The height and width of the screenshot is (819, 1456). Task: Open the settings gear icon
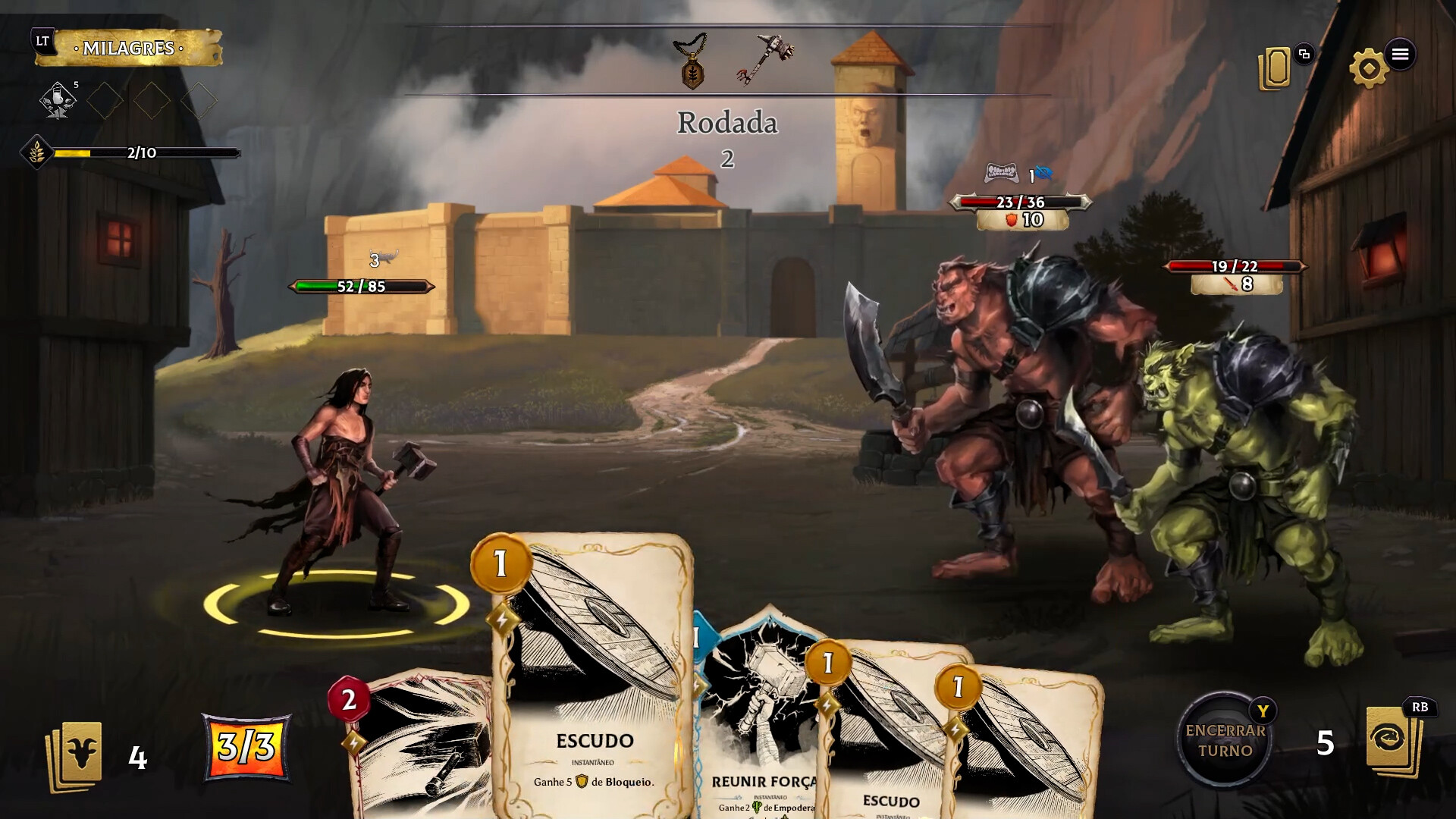[x=1370, y=65]
